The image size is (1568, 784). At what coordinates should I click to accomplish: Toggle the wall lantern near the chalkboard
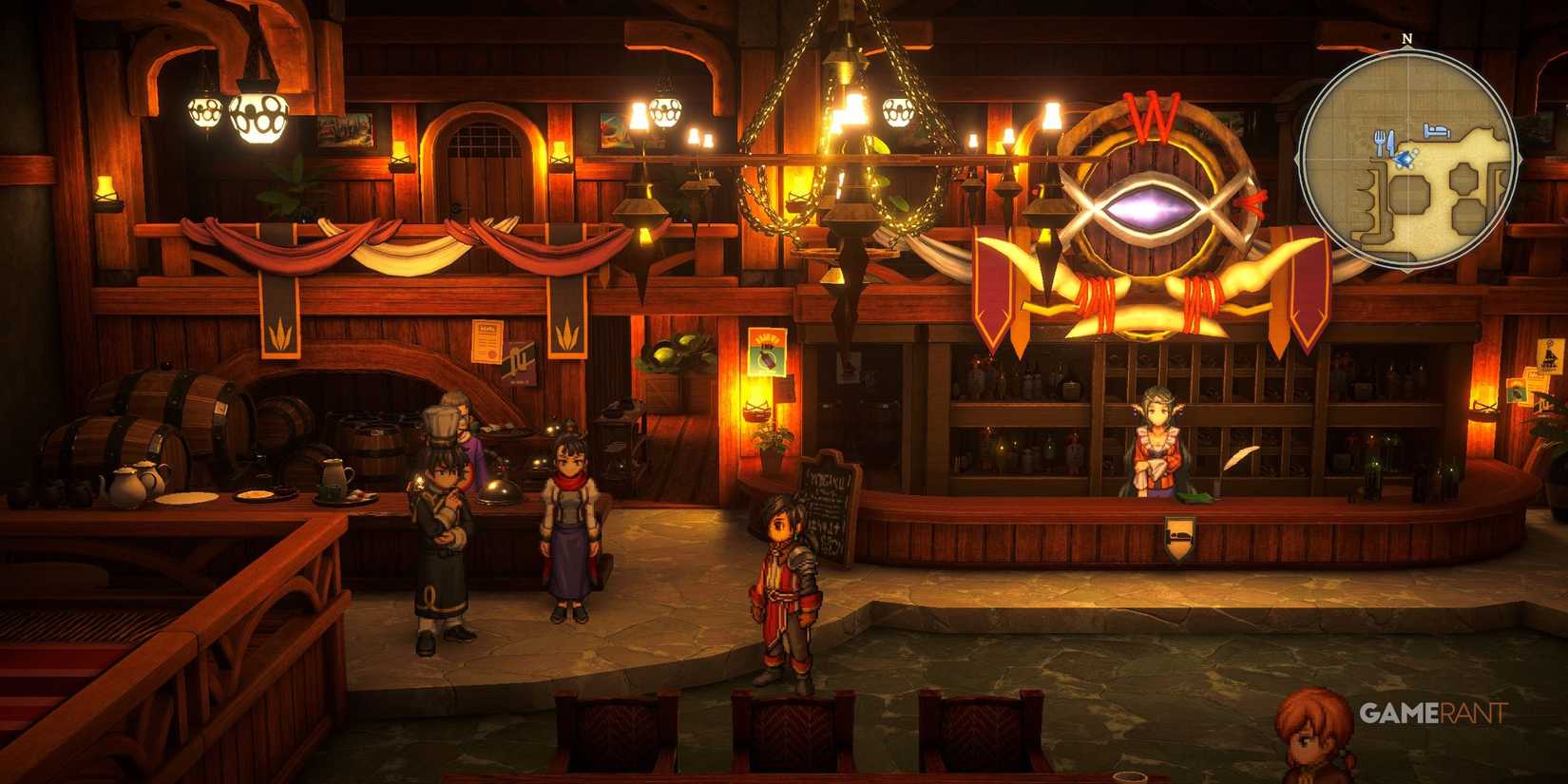pyautogui.click(x=756, y=410)
